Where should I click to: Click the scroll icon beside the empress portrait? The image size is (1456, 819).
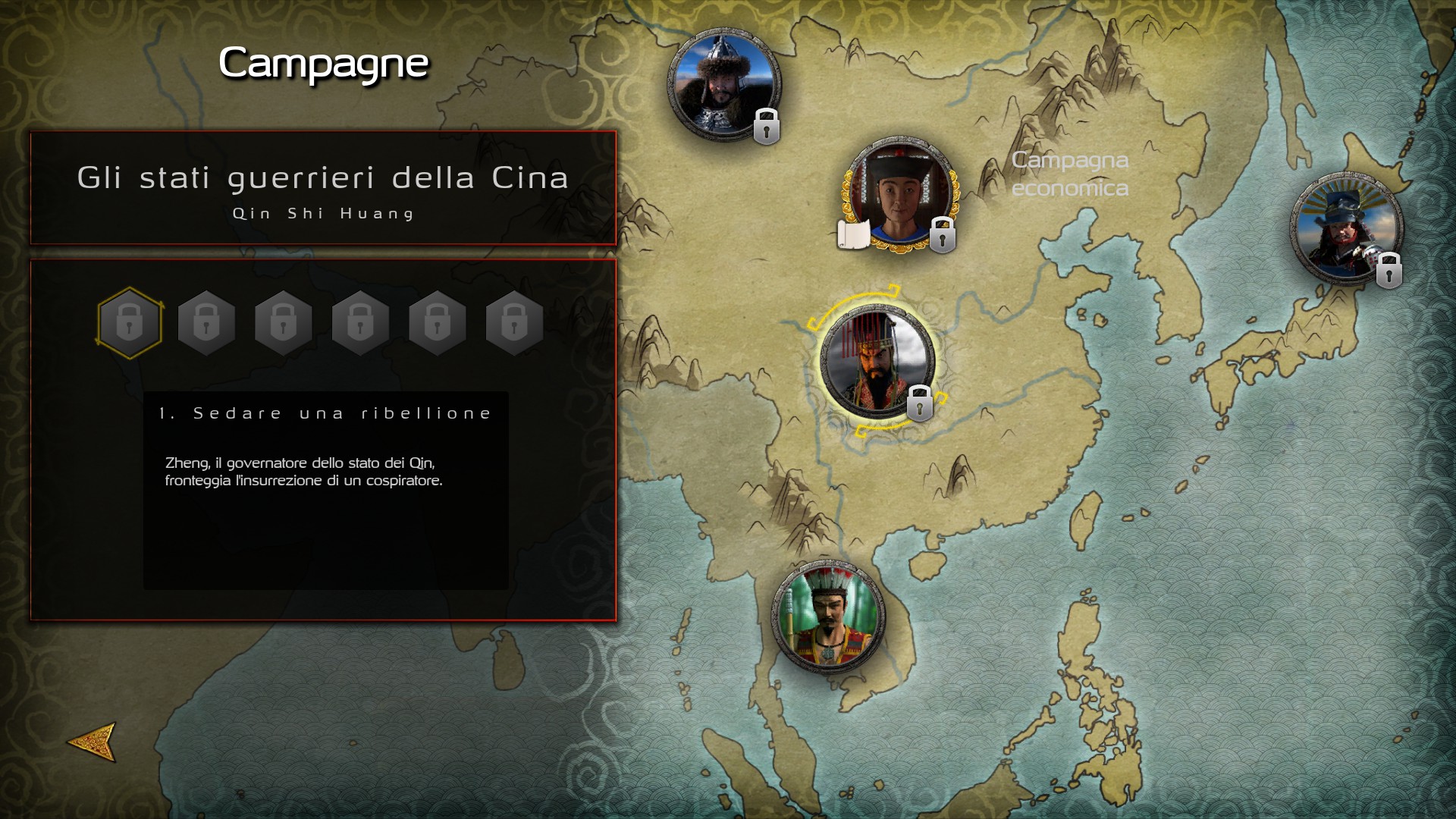pos(852,234)
